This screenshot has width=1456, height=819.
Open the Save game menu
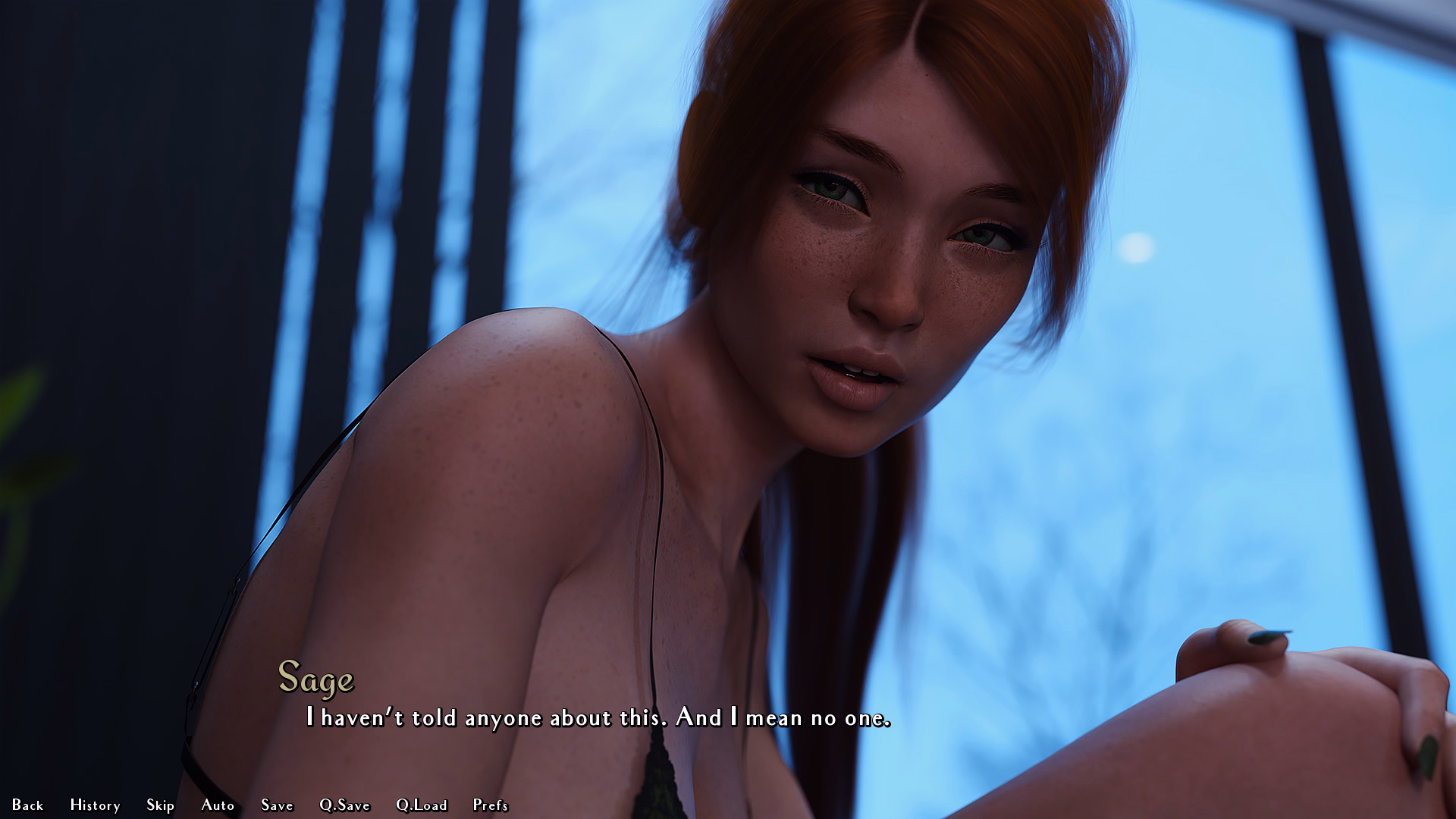[277, 805]
